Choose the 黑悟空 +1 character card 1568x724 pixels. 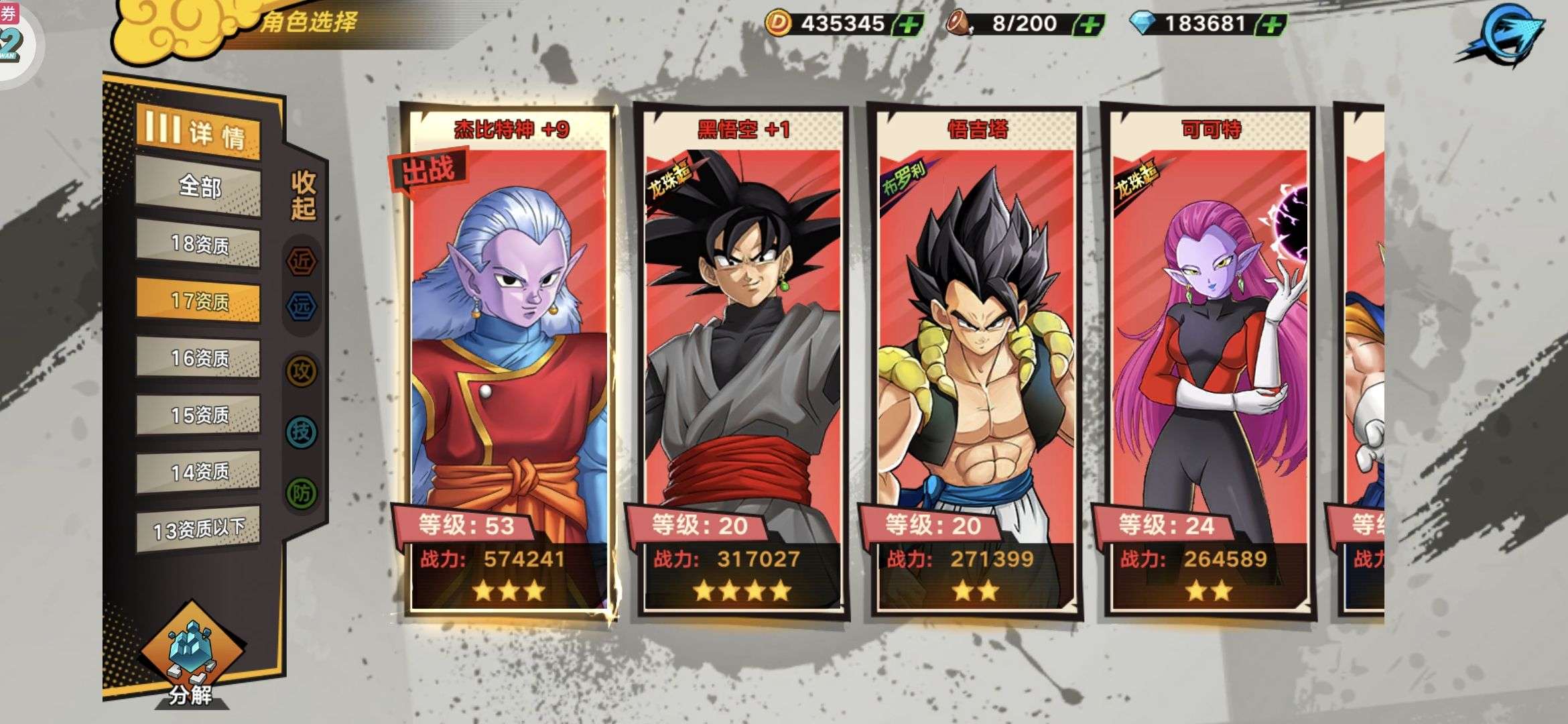click(x=742, y=362)
